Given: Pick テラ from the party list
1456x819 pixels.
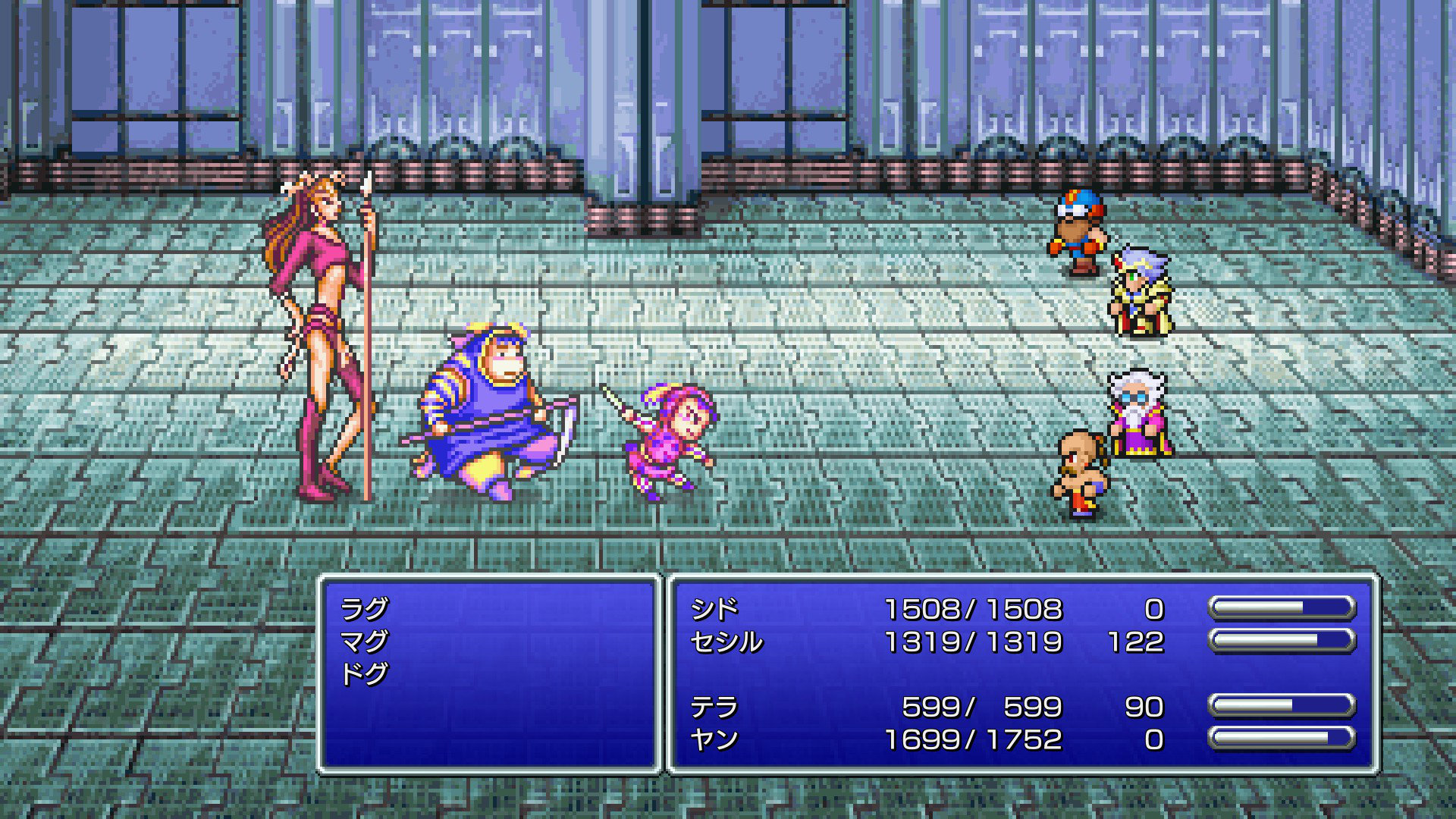Looking at the screenshot, I should coord(714,707).
